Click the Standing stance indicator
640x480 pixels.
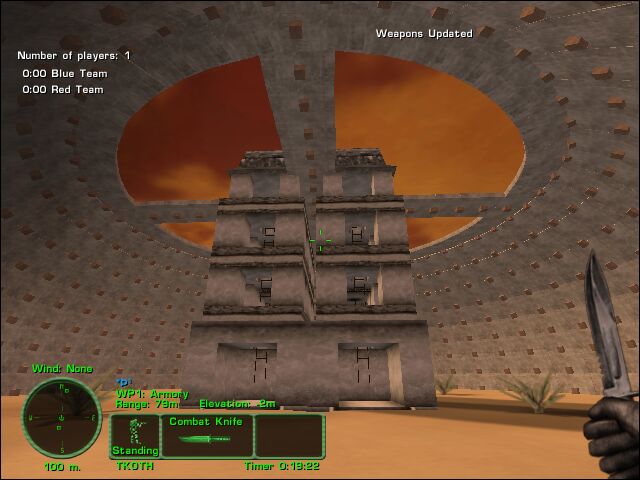pyautogui.click(x=134, y=436)
